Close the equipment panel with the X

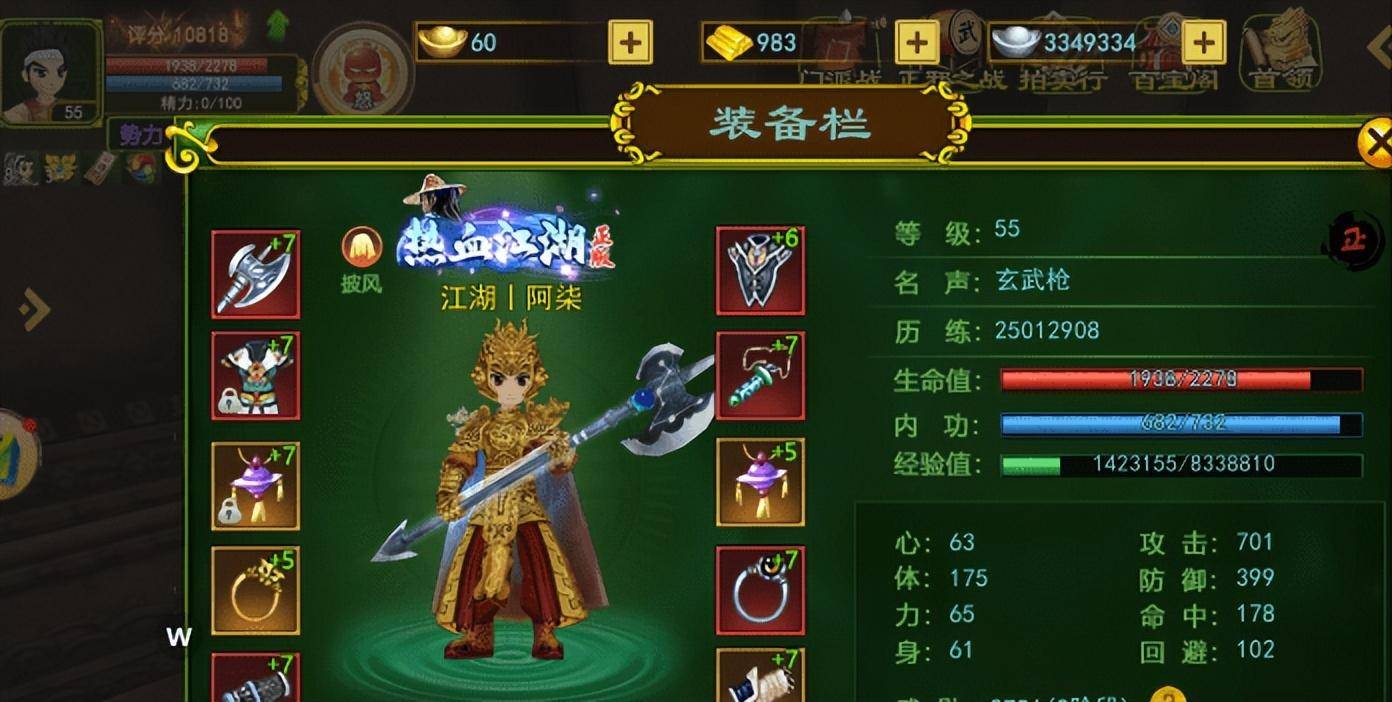(x=1376, y=144)
